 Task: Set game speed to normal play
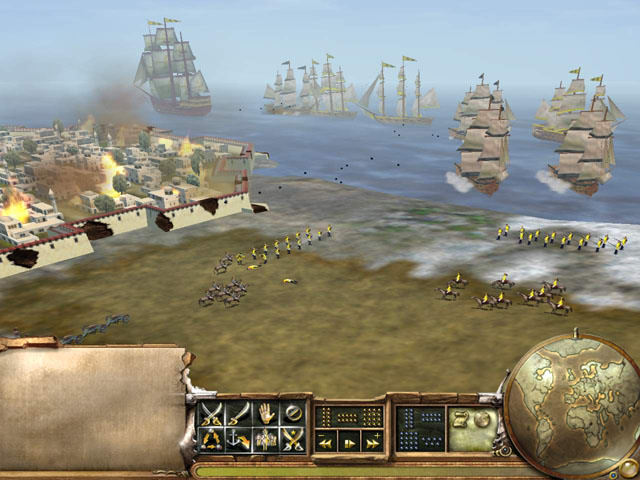click(349, 442)
